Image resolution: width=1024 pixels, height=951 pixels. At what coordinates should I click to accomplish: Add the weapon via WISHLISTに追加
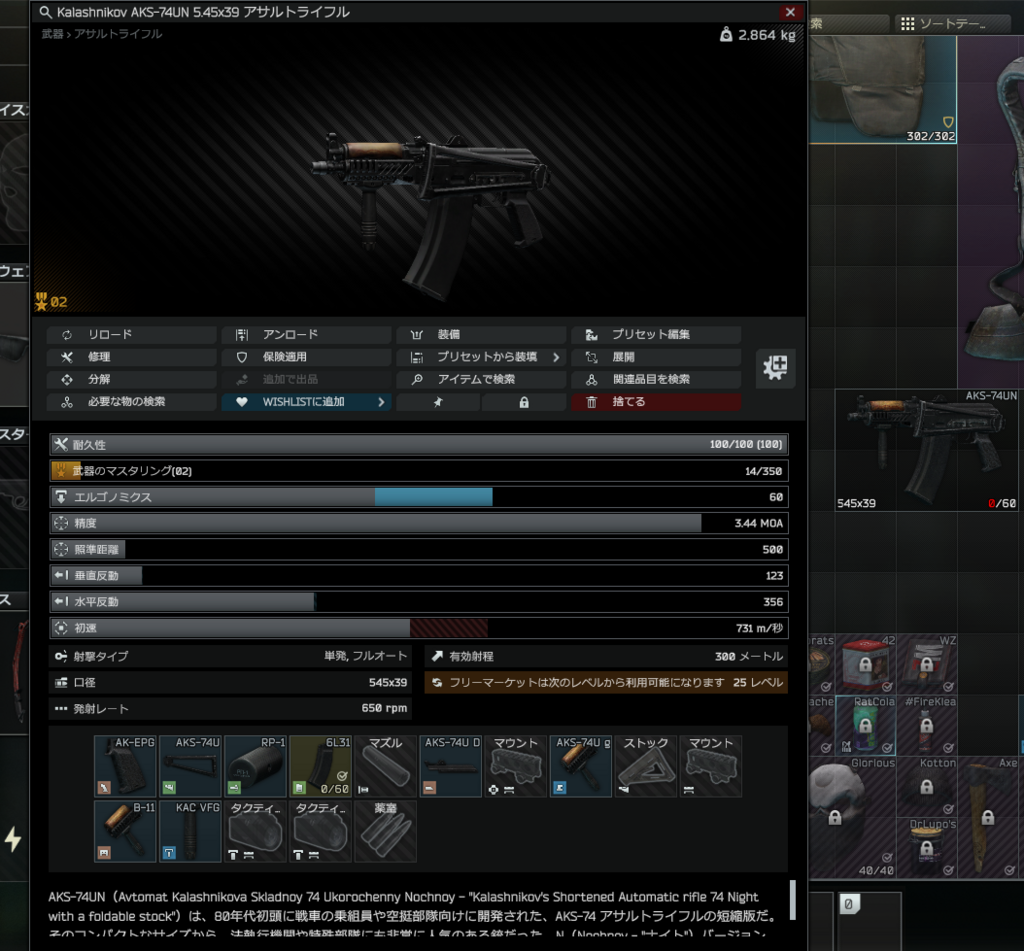[x=305, y=402]
